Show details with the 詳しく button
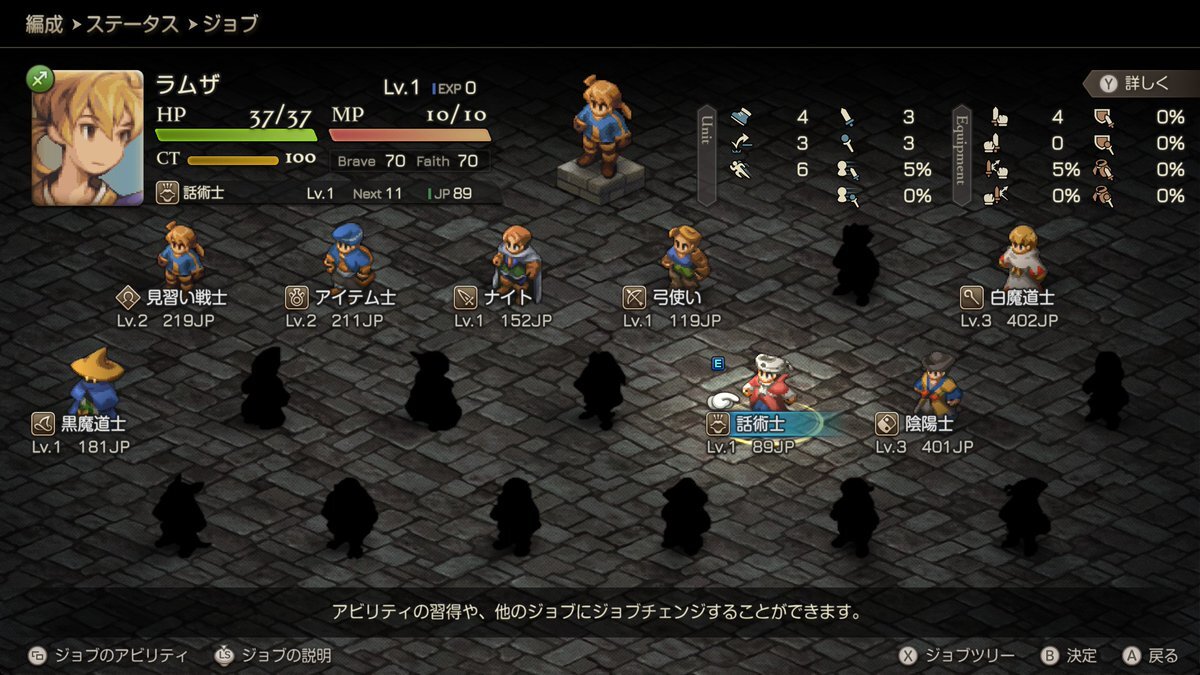The image size is (1200, 675). pos(1135,84)
